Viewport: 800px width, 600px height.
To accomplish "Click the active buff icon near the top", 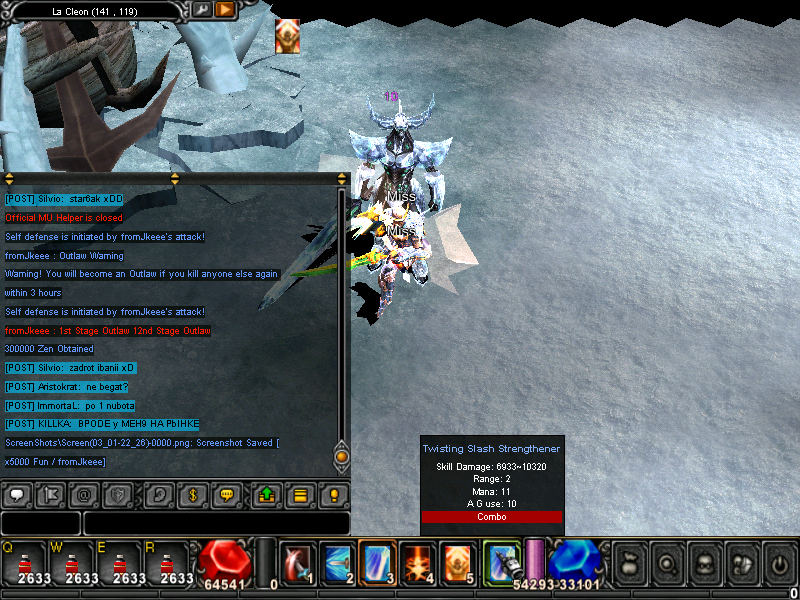I will pos(287,37).
